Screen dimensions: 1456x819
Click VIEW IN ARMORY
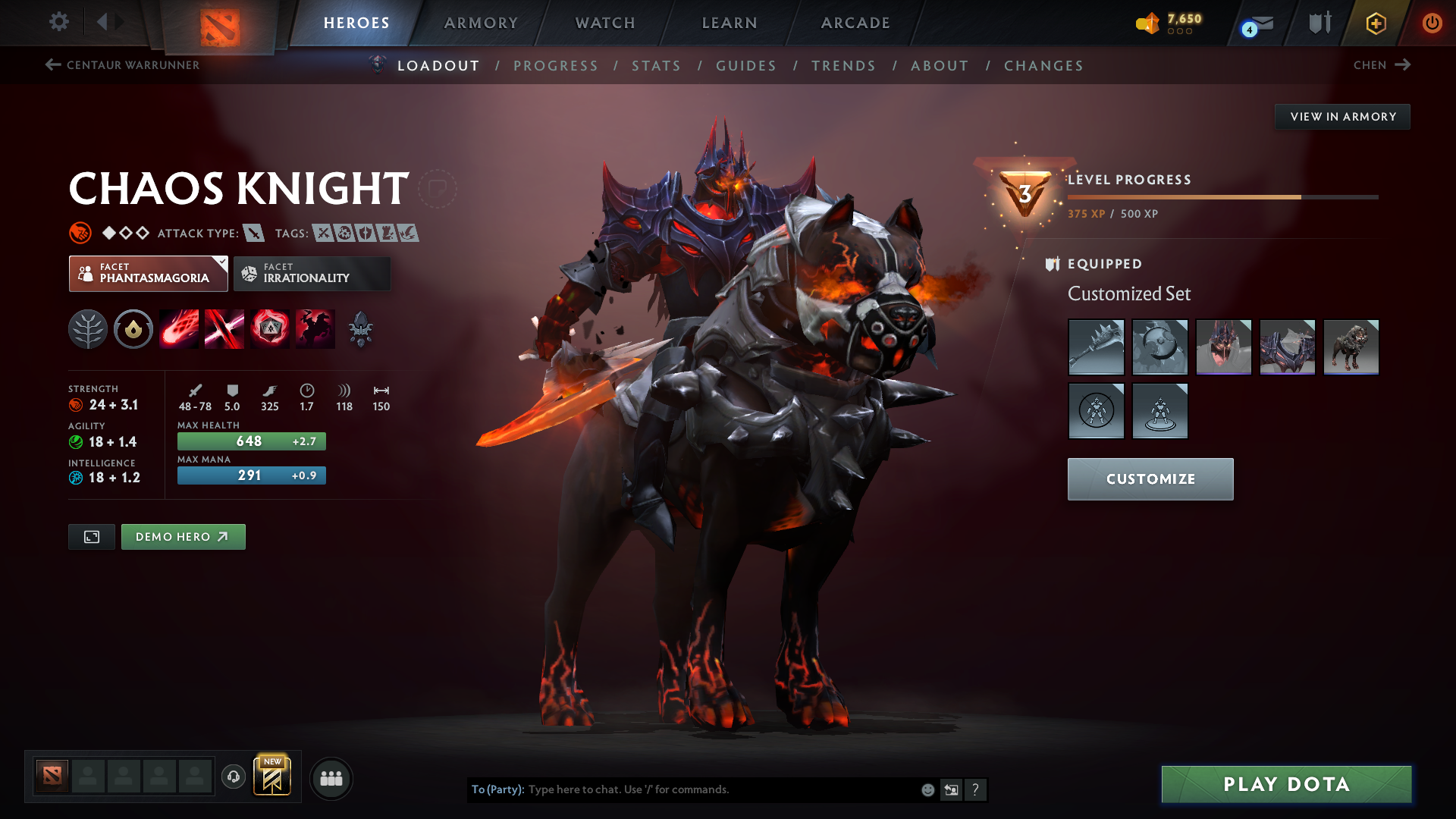[1342, 116]
